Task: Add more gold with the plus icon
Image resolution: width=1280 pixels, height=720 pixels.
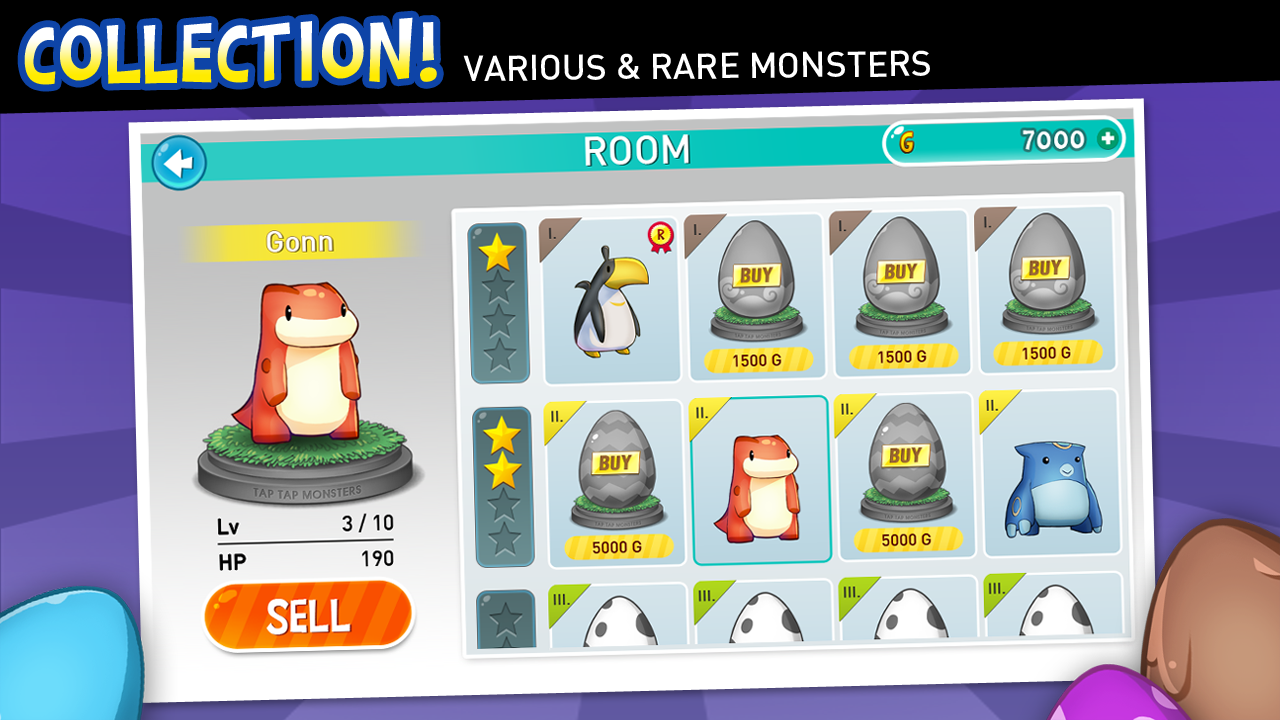Action: (x=1107, y=140)
